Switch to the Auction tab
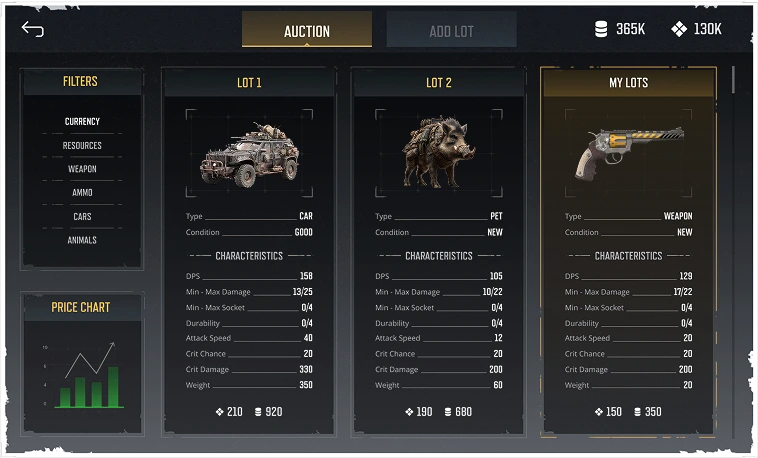Screen dimensions: 758x458 click(306, 30)
